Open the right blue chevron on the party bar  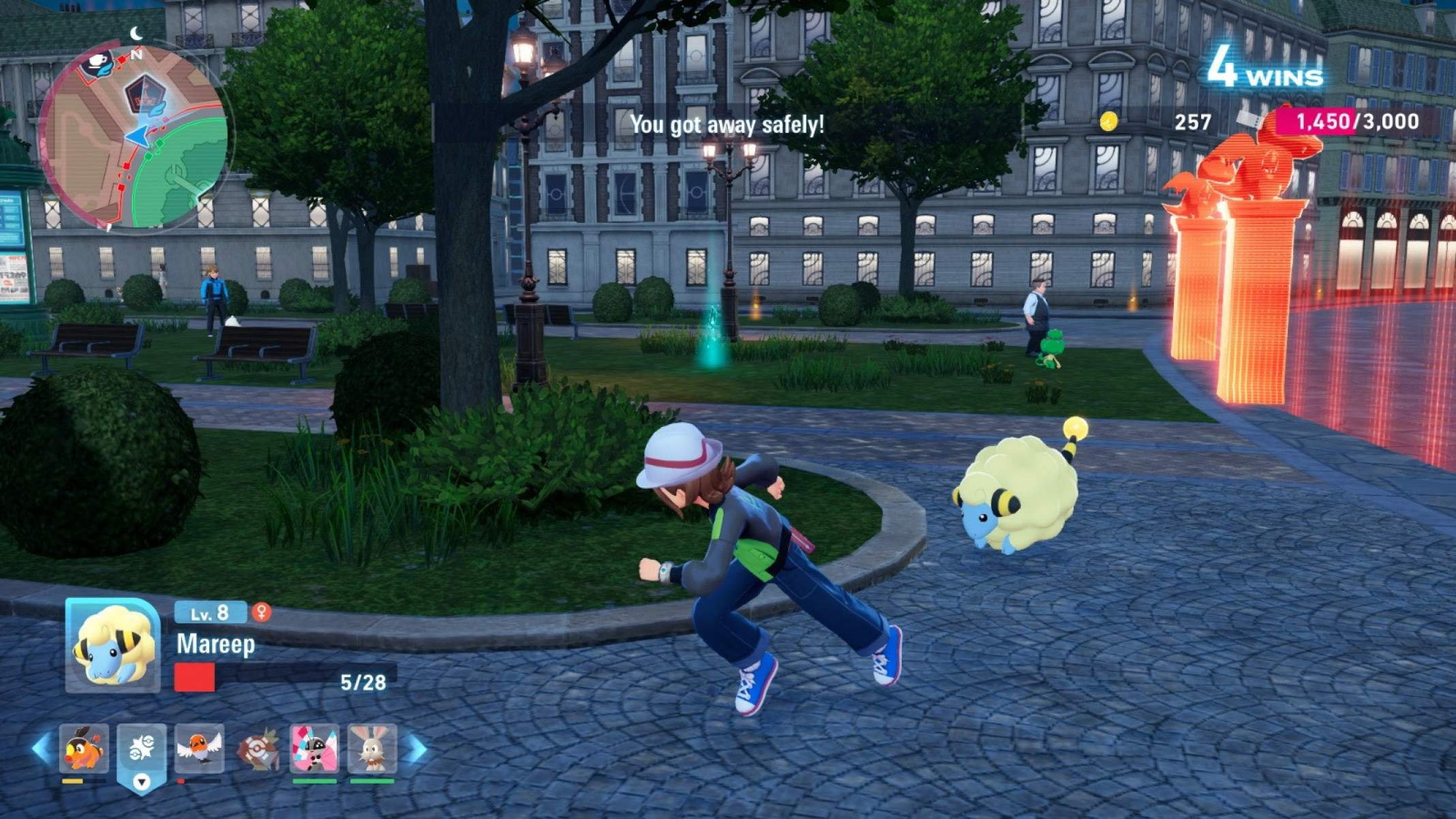click(414, 747)
